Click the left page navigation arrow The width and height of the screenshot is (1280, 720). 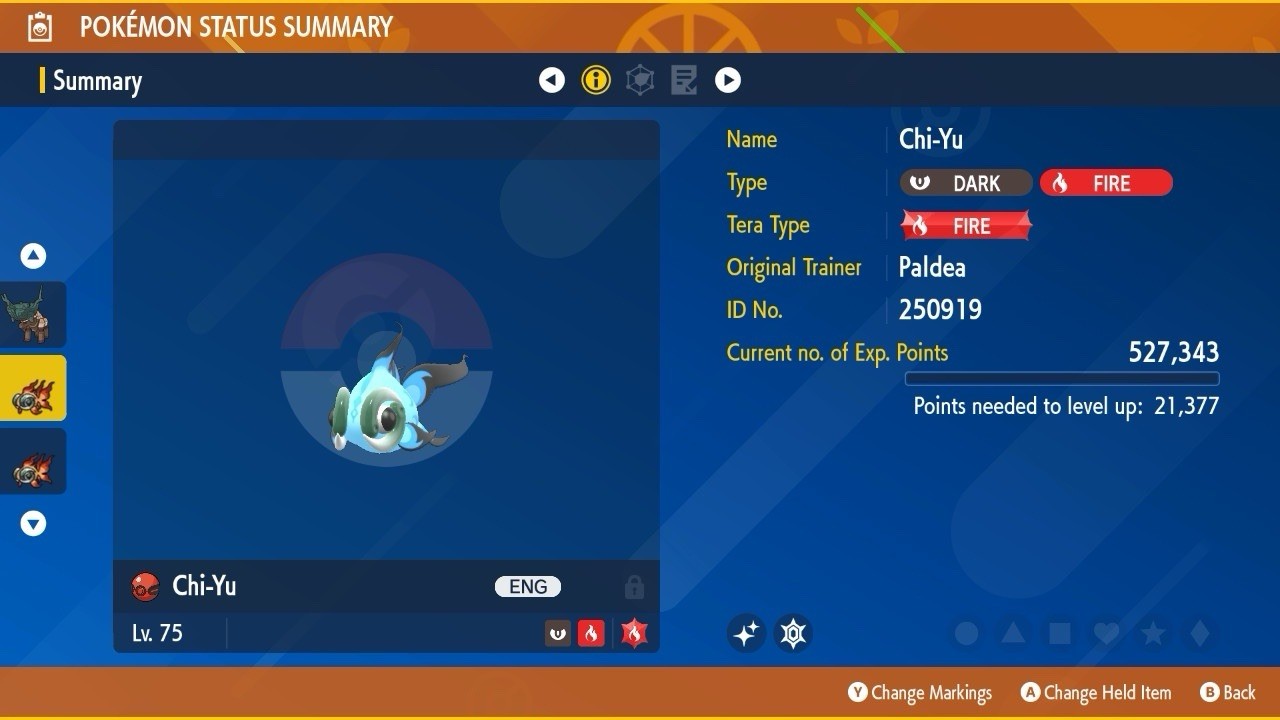point(552,80)
